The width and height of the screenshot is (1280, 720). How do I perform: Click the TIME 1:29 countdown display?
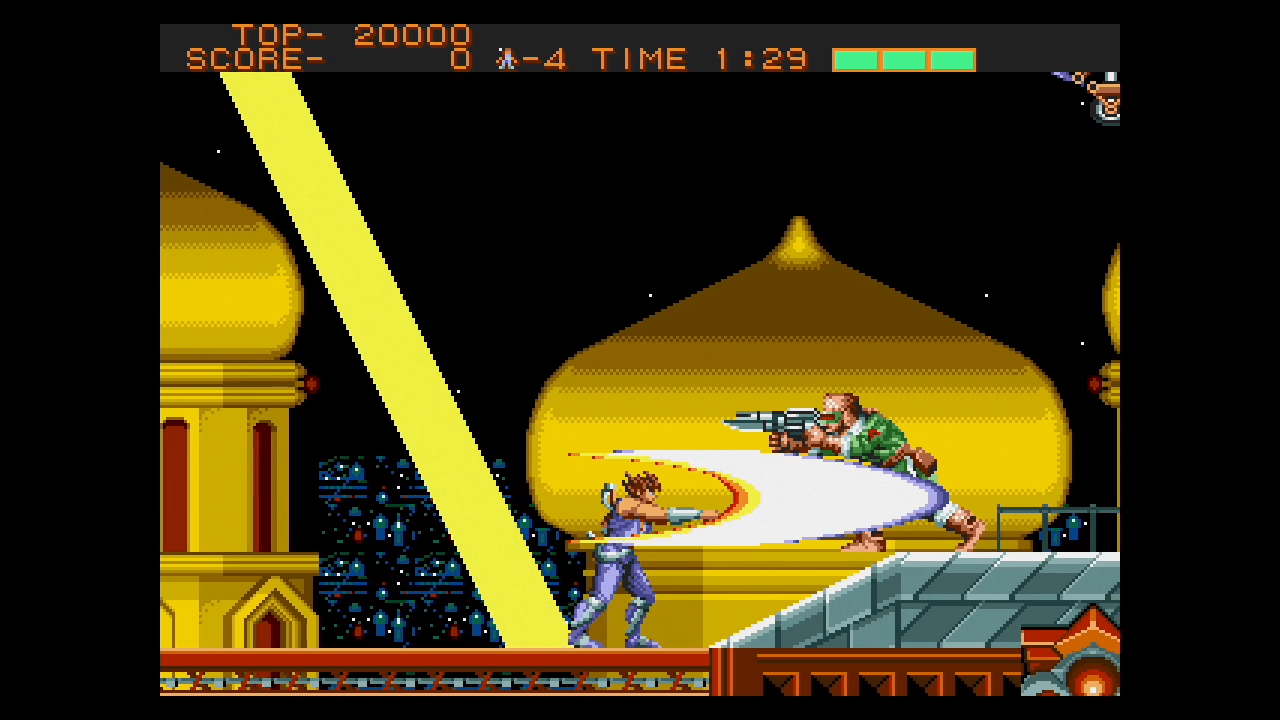700,58
